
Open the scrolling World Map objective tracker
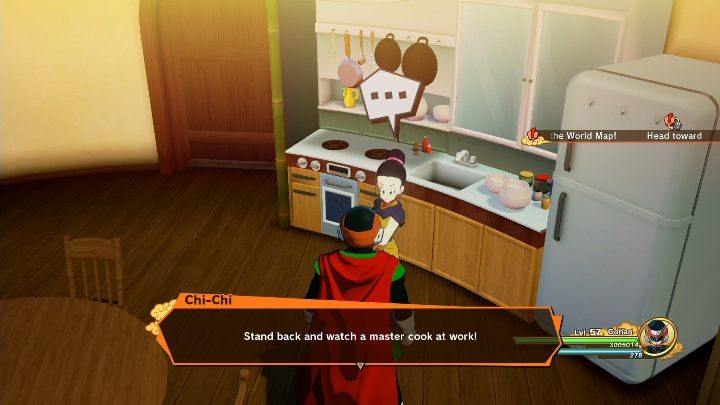[620, 135]
